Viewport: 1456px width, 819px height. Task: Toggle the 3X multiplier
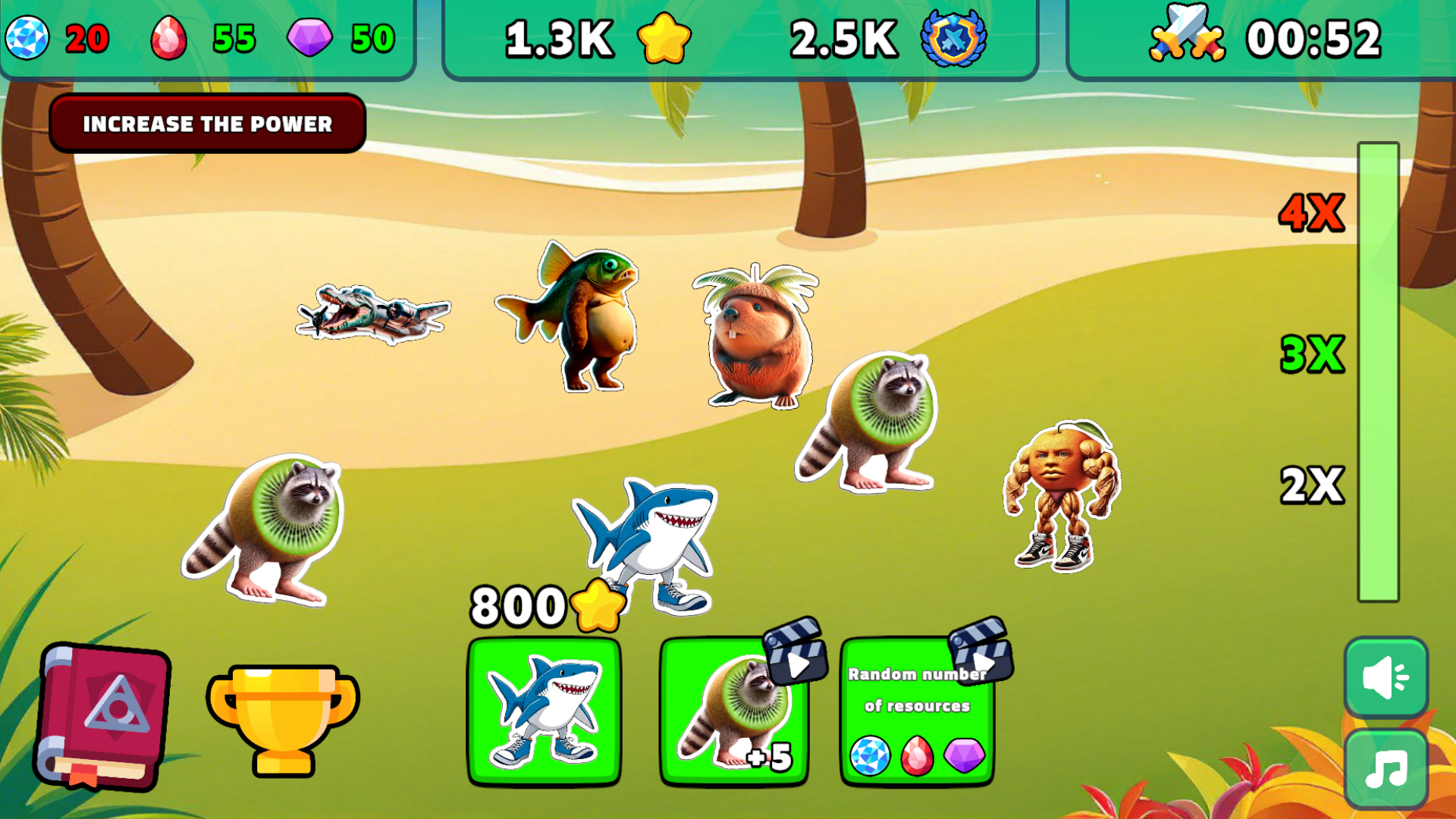[1312, 353]
